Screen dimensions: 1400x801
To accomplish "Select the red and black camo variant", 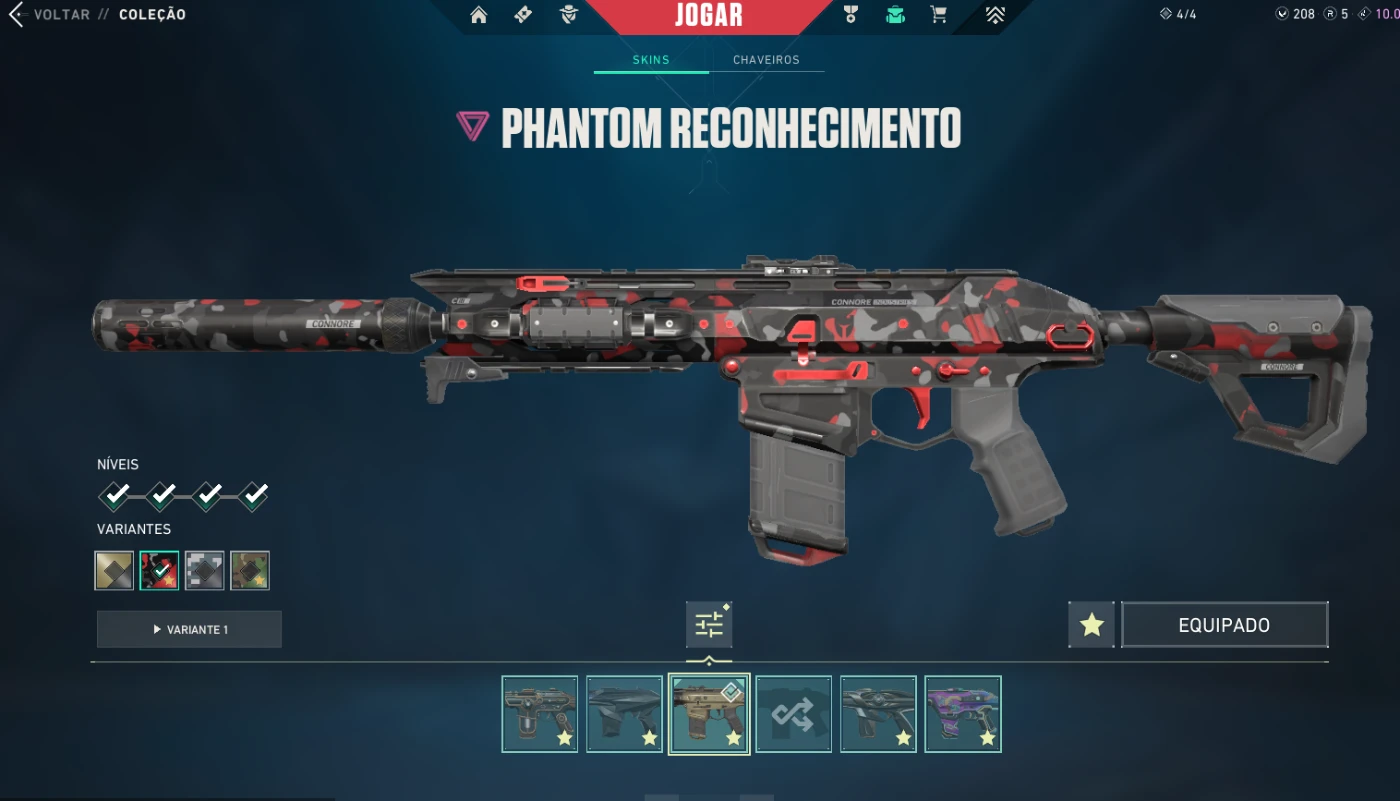I will click(159, 570).
